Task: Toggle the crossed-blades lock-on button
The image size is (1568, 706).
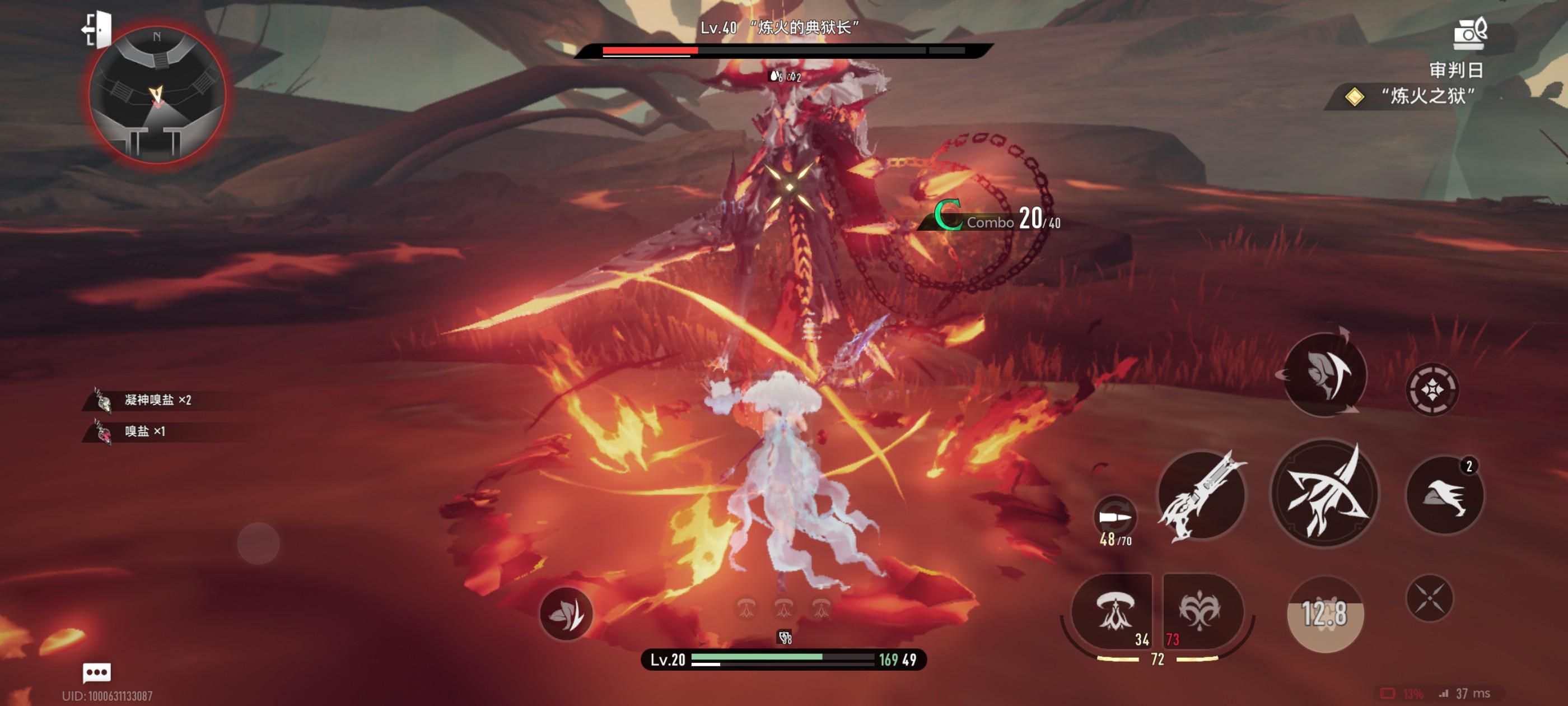Action: (1430, 598)
